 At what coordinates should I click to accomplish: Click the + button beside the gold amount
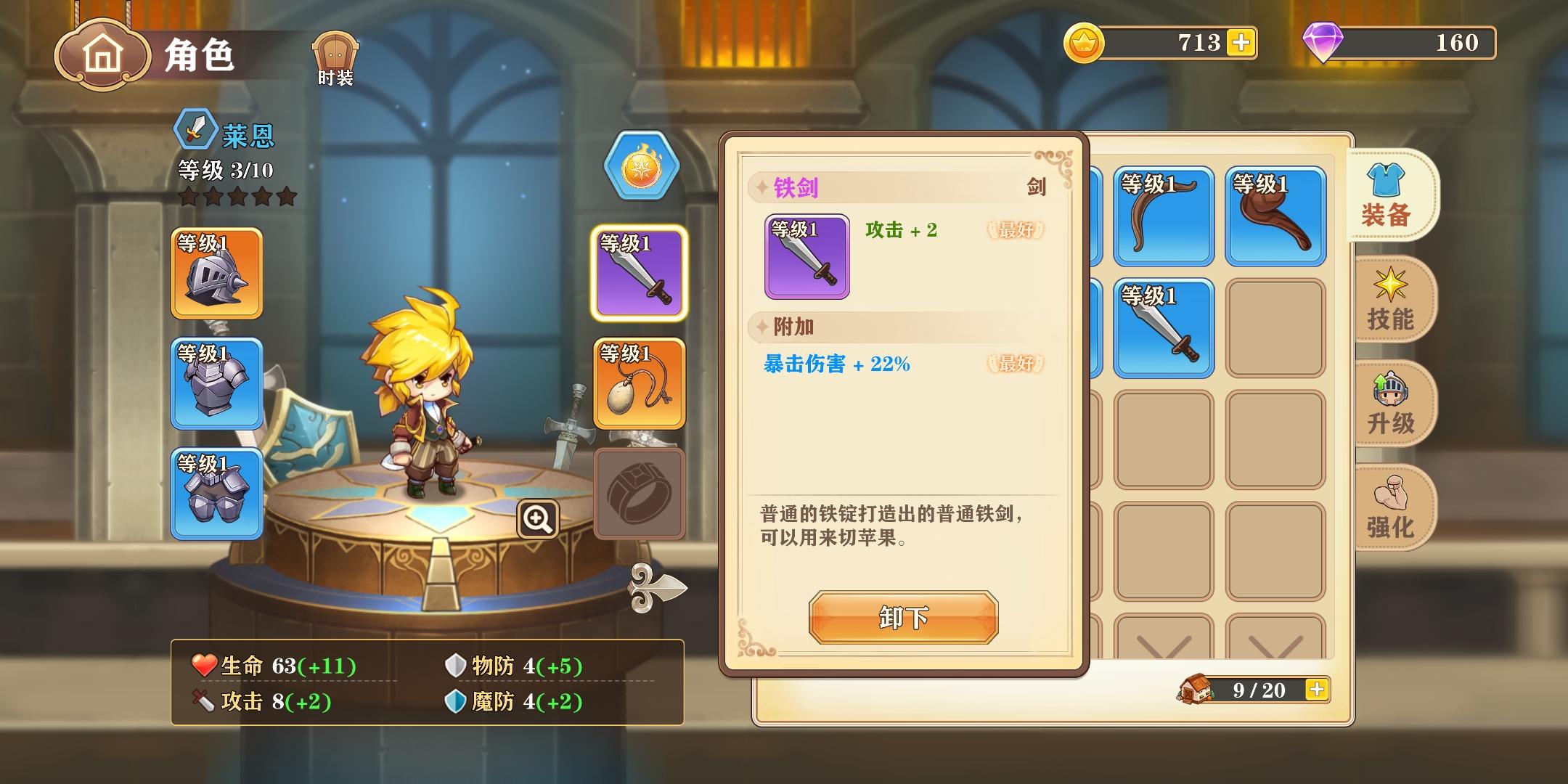pyautogui.click(x=1241, y=43)
